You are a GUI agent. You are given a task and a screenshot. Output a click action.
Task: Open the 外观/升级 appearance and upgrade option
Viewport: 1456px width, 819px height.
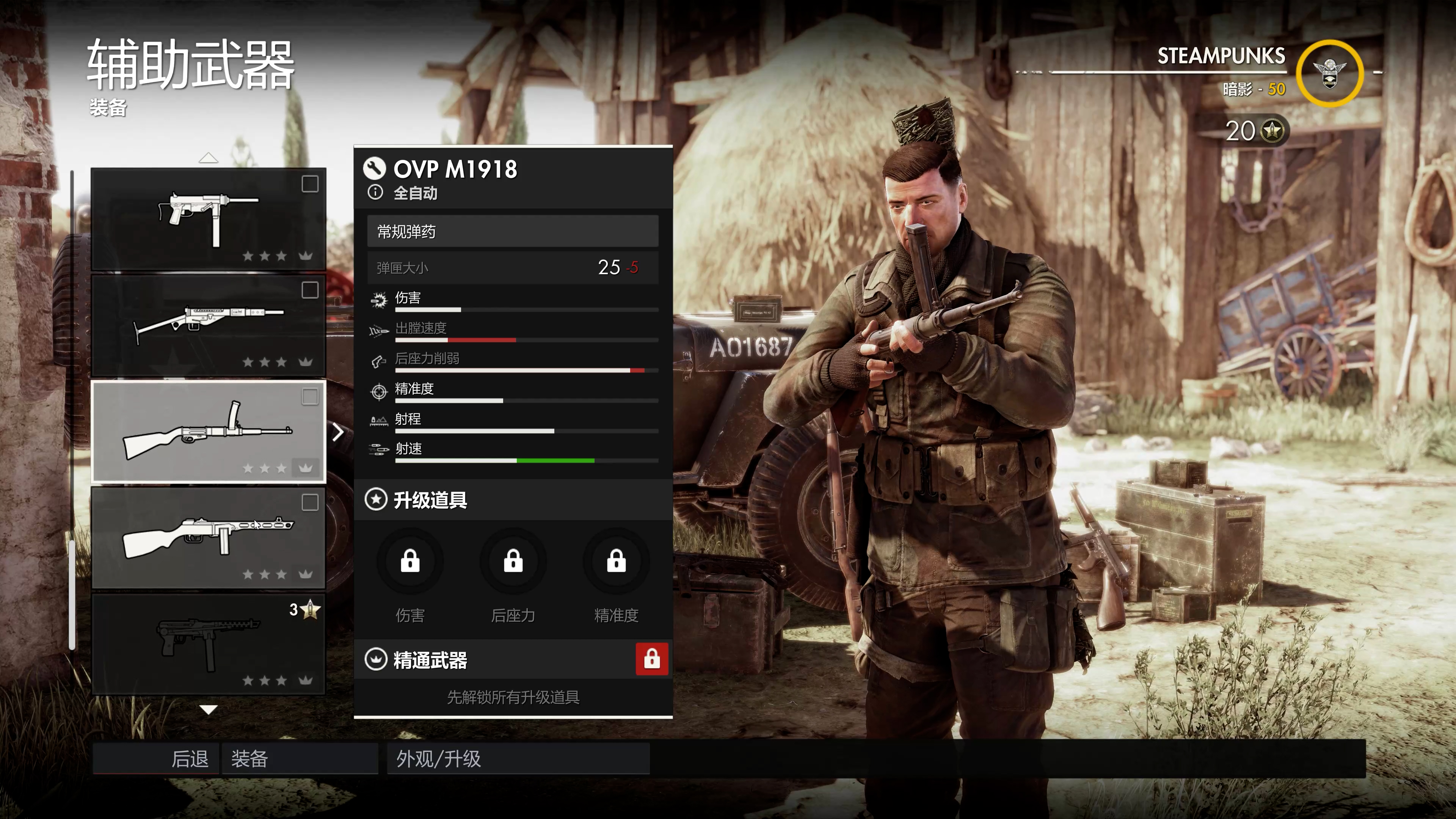click(518, 758)
